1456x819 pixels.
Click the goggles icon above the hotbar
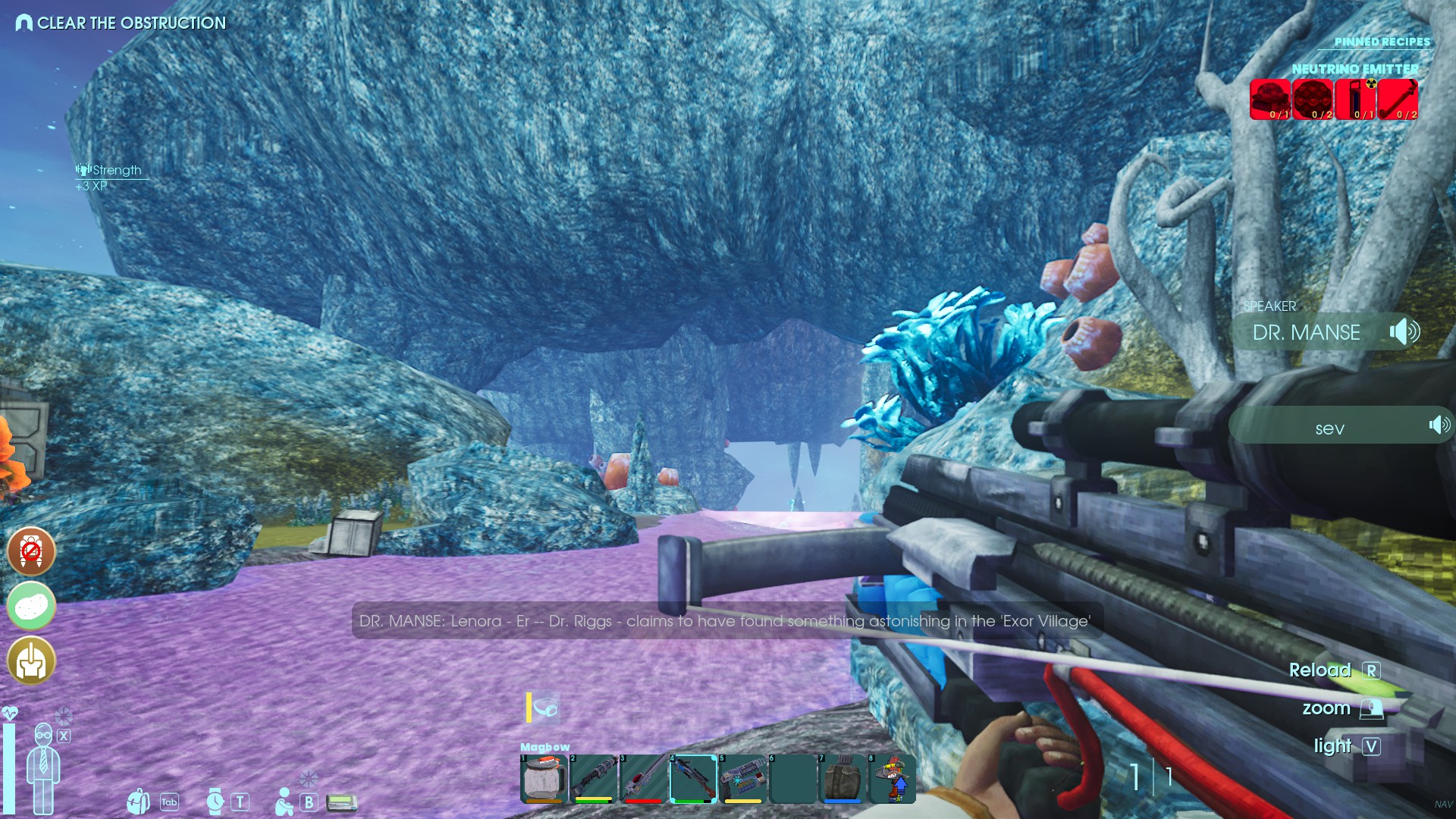(545, 708)
